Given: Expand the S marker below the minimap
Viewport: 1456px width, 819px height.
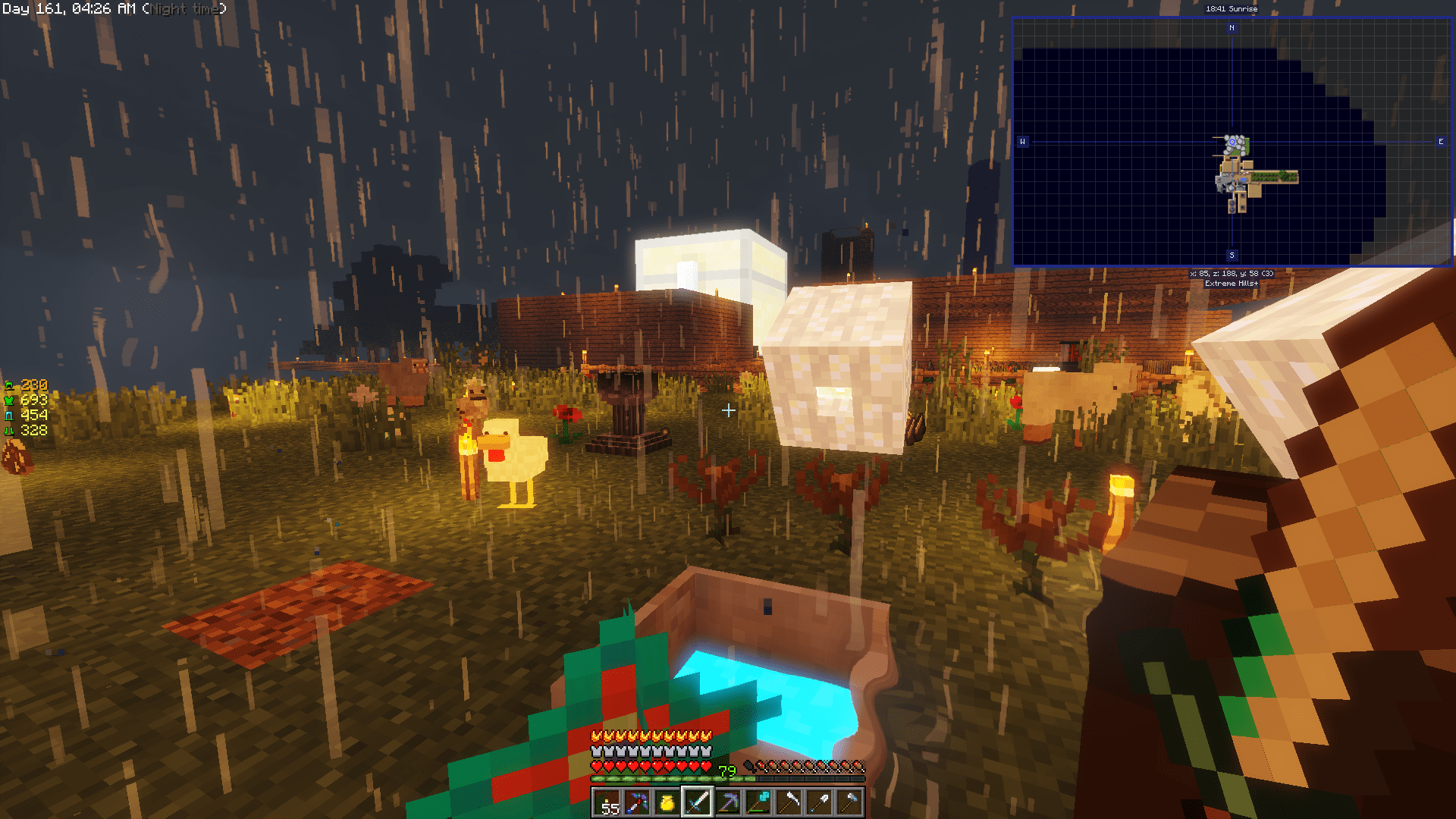Looking at the screenshot, I should 1234,256.
